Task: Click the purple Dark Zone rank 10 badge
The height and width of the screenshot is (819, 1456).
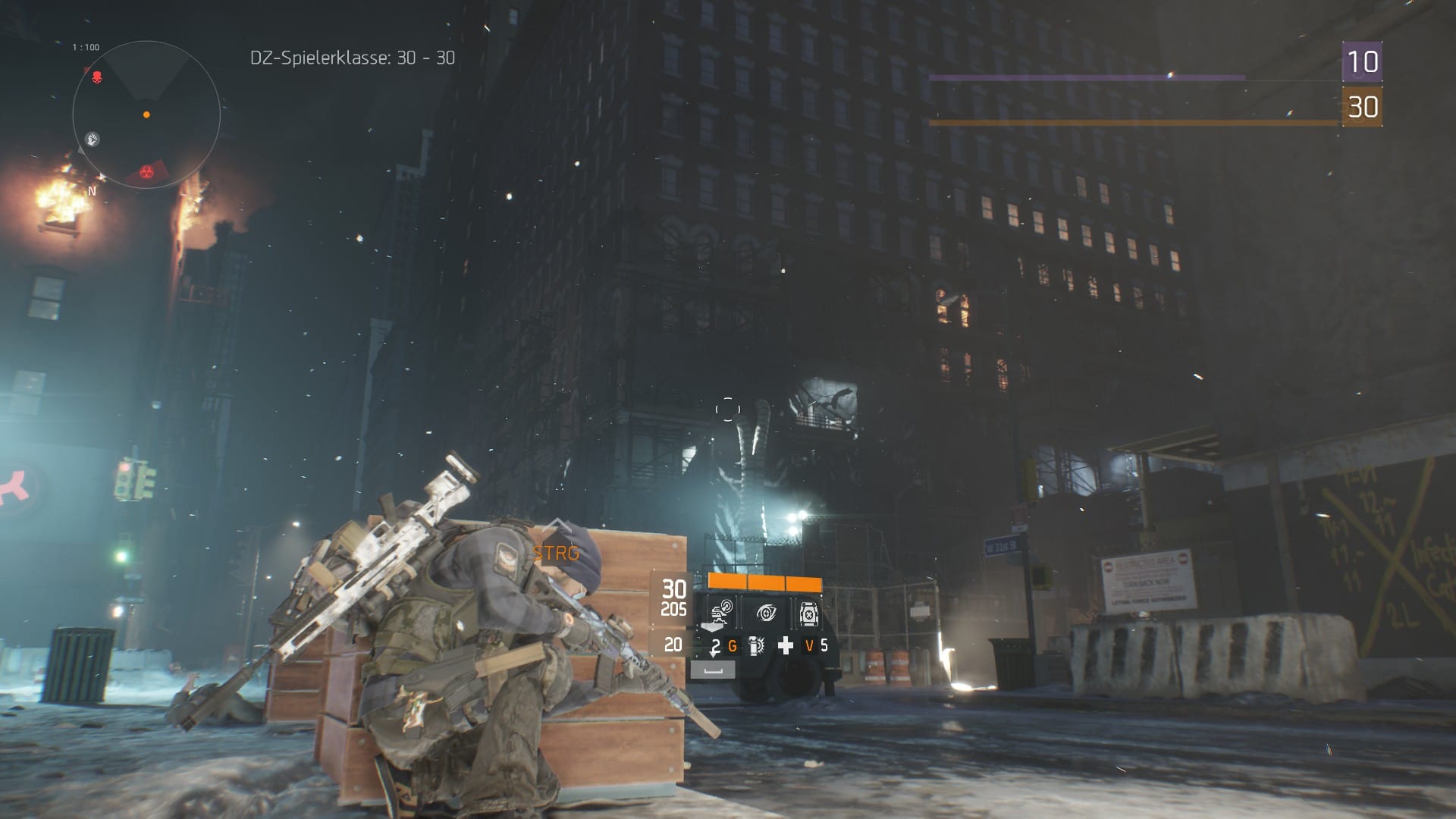Action: [1361, 61]
